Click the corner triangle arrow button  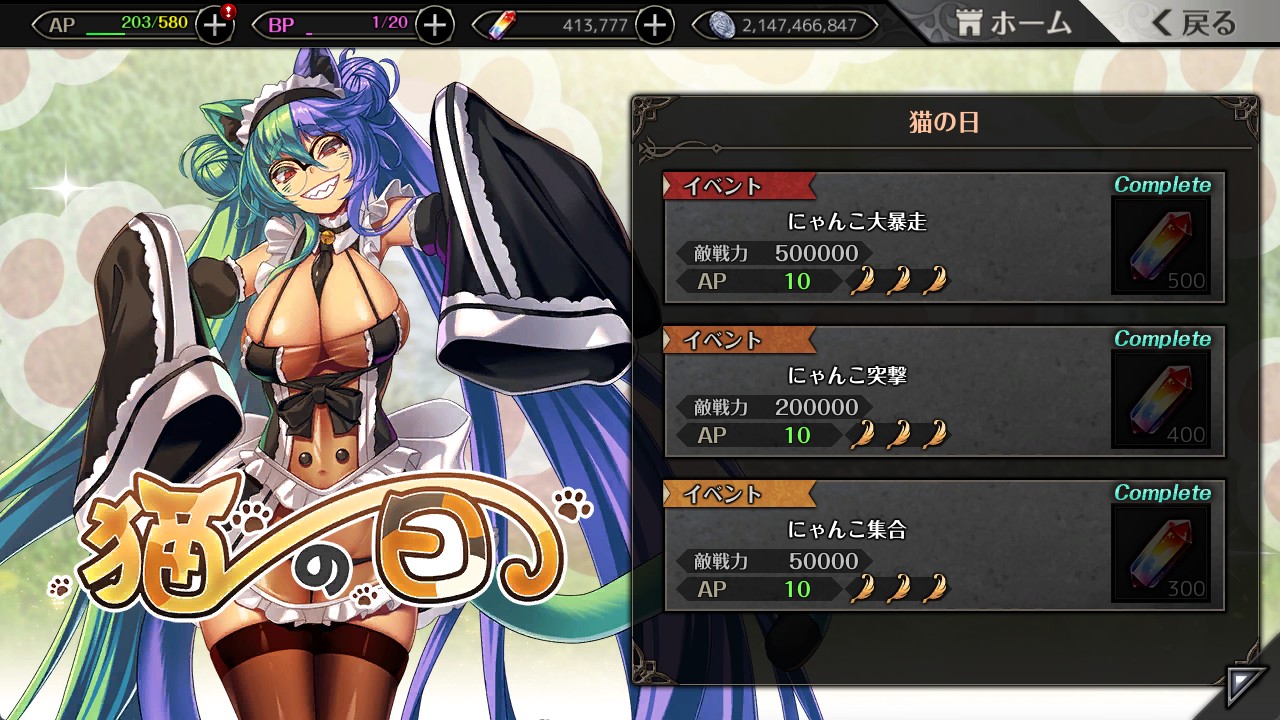pos(1245,686)
